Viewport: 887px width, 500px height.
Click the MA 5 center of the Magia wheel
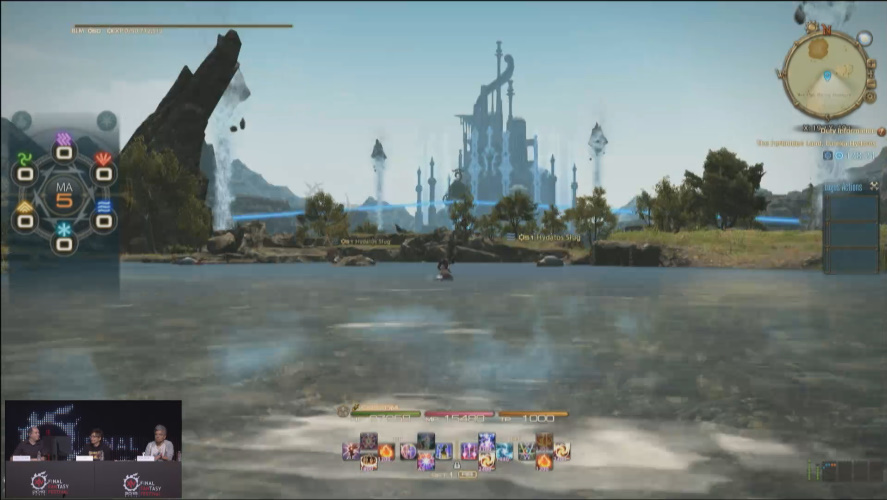(64, 193)
